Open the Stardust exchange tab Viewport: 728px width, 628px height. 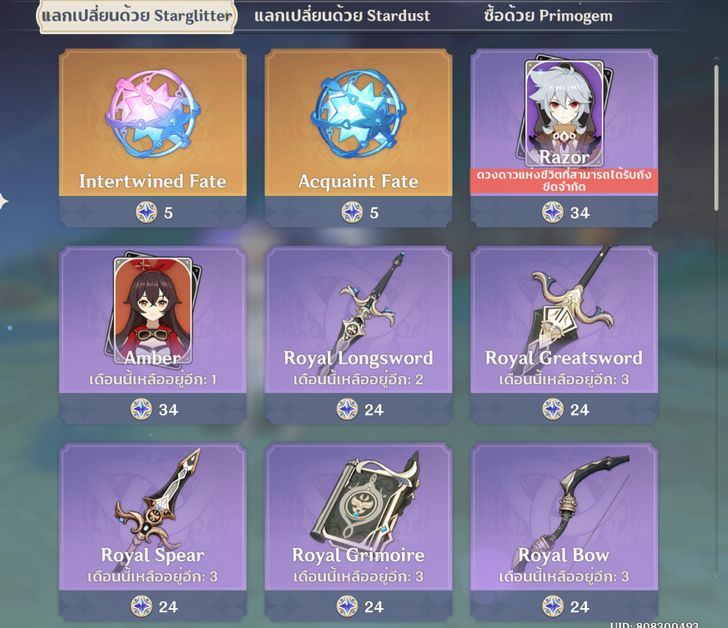click(343, 16)
